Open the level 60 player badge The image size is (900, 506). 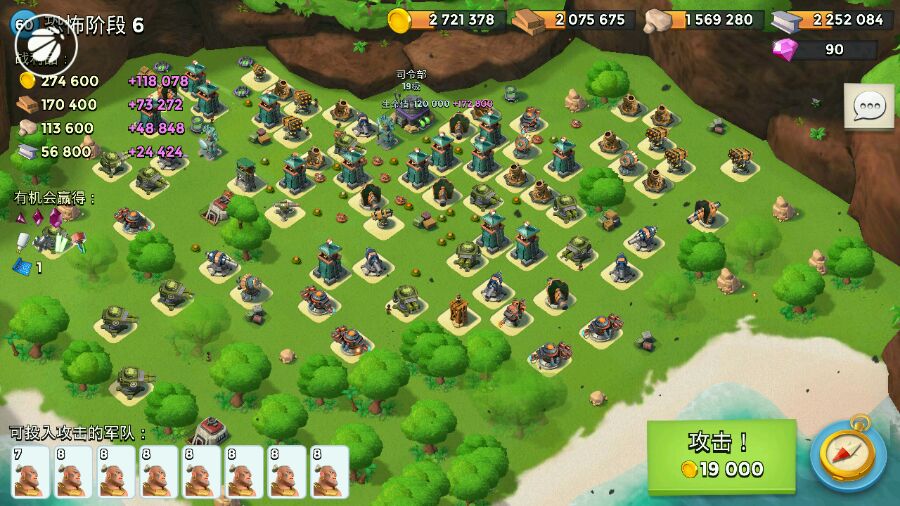click(x=23, y=24)
